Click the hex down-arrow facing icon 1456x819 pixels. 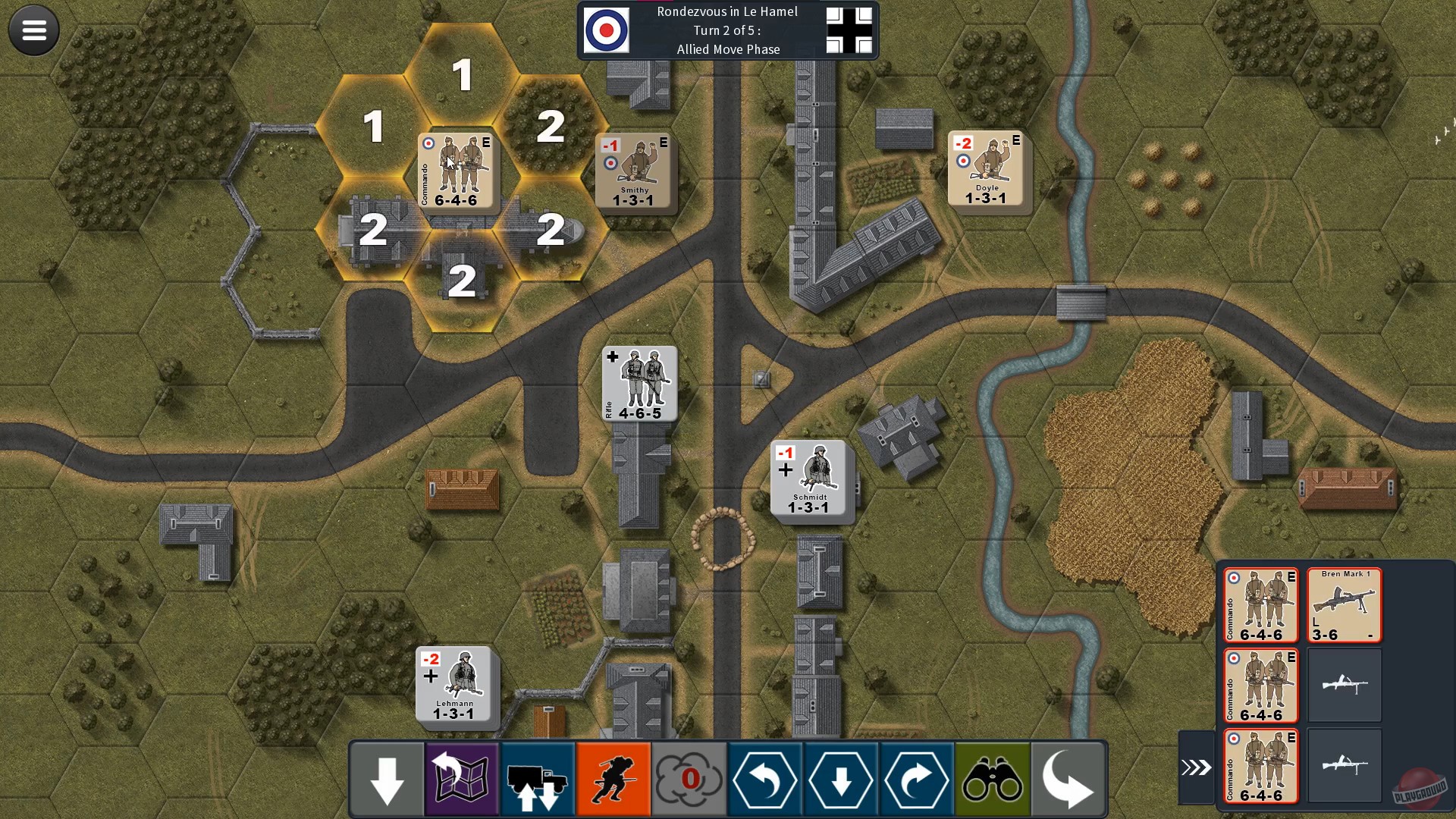[840, 778]
